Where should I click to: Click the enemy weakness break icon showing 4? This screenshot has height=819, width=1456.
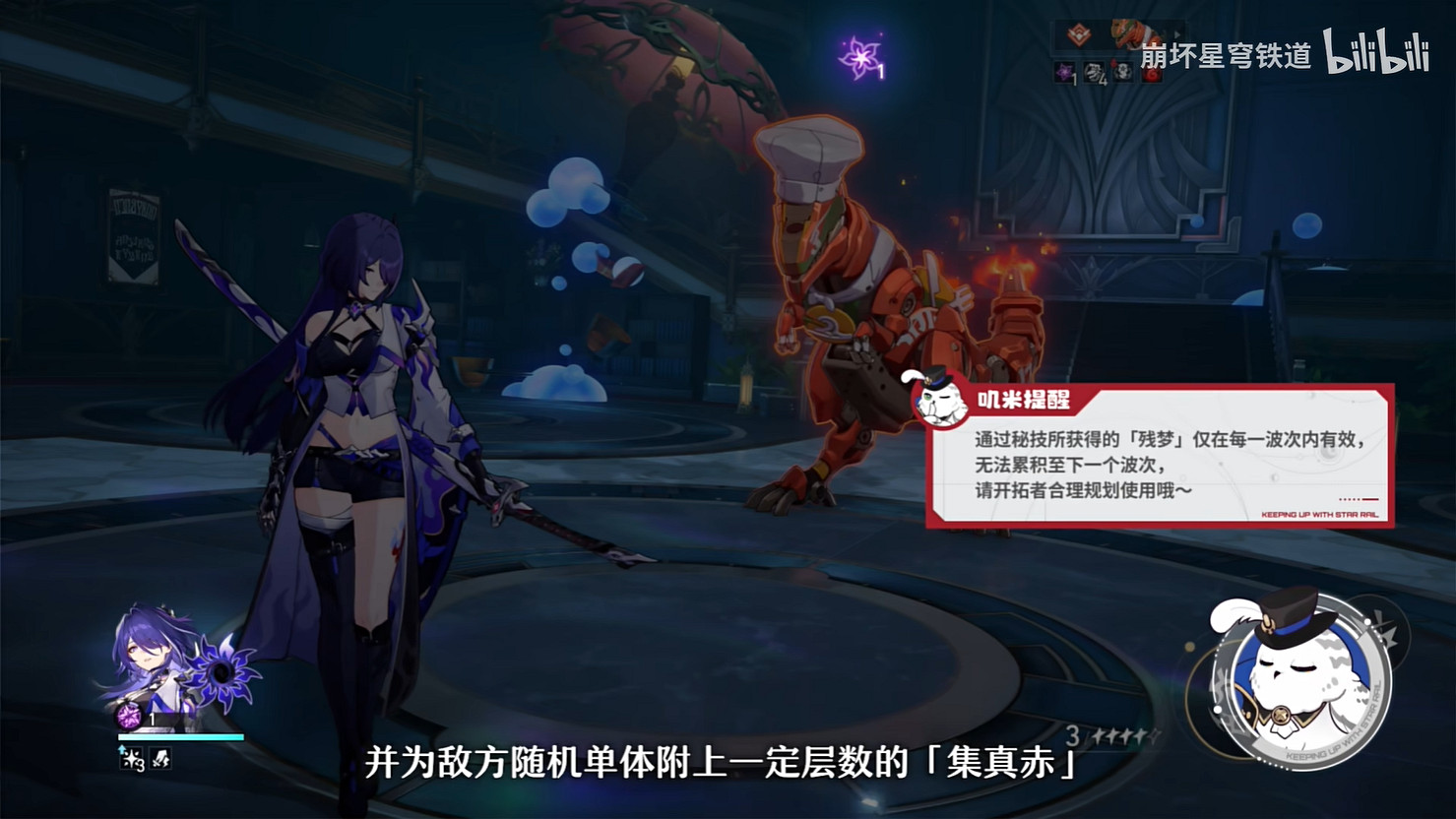(x=1095, y=74)
